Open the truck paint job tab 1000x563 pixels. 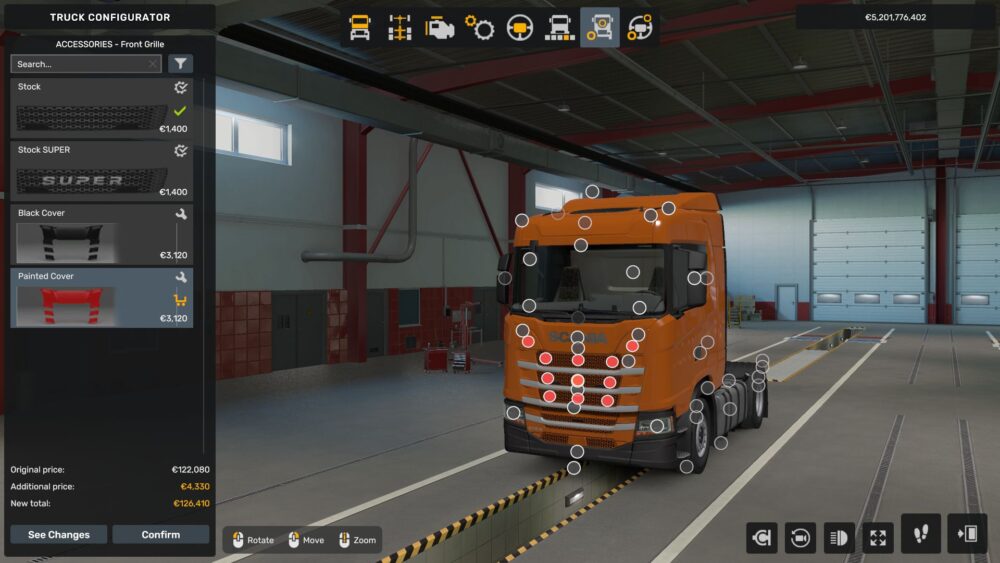tap(560, 28)
